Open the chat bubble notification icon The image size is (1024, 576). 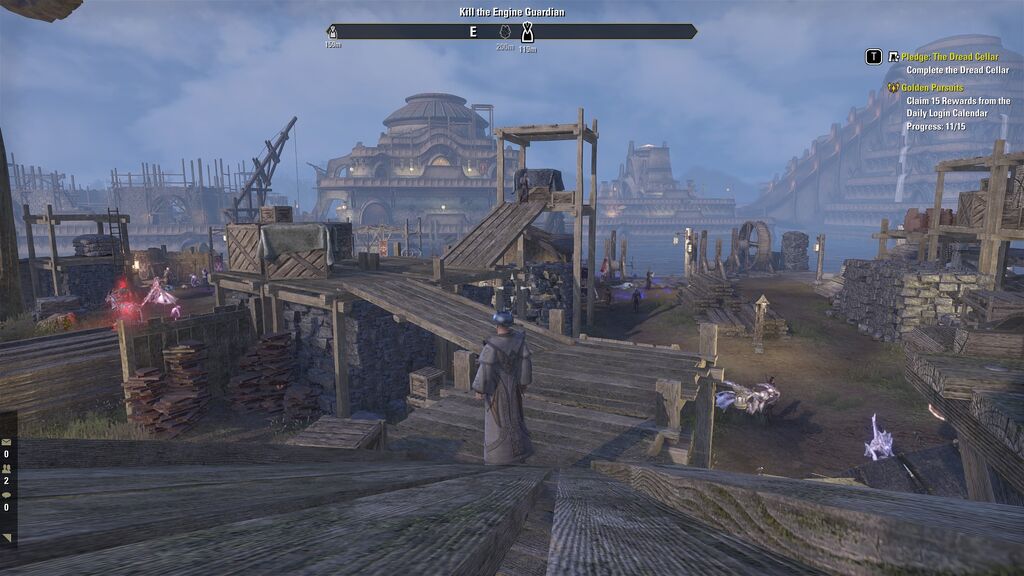[6, 494]
